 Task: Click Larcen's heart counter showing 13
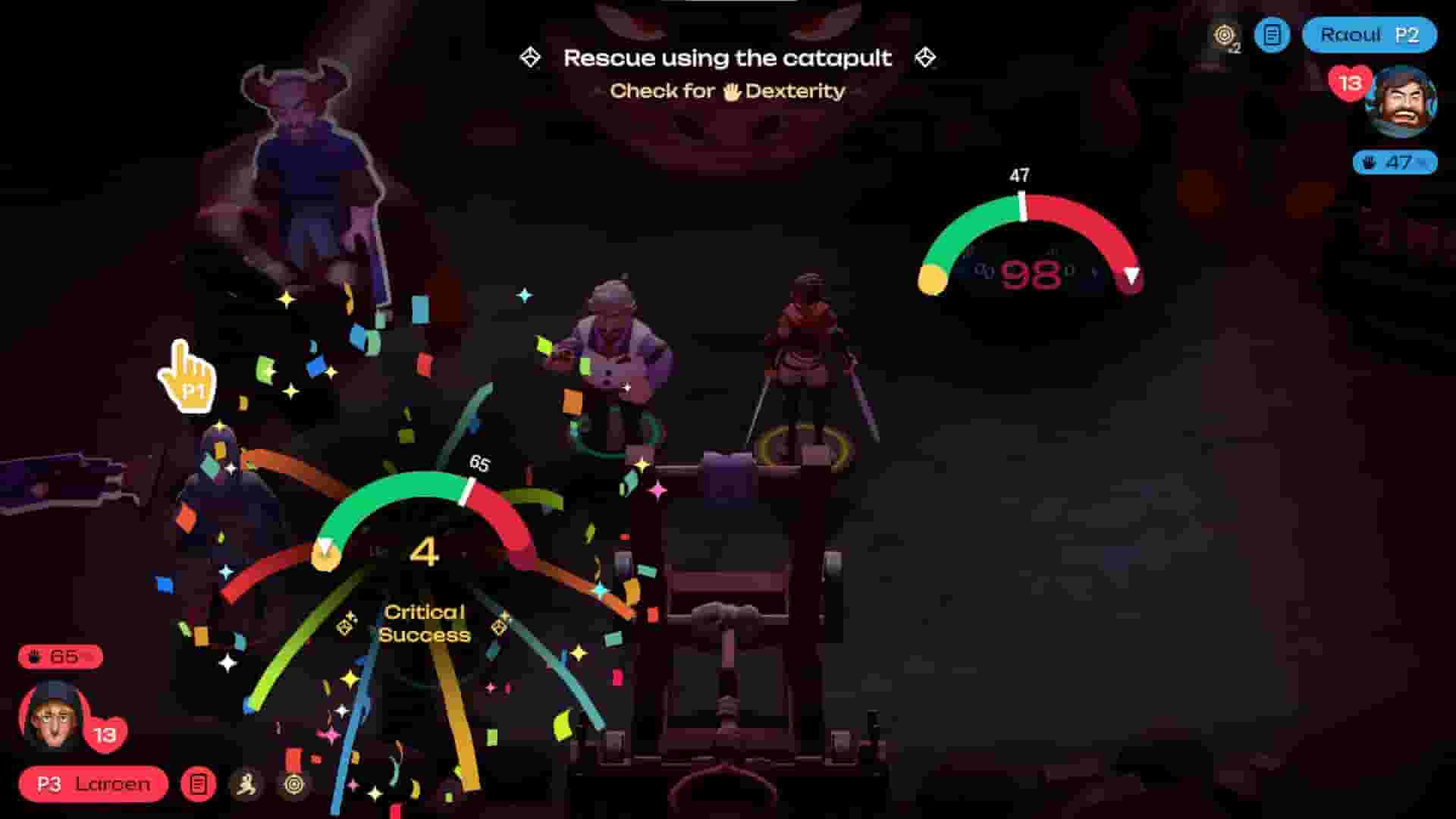pyautogui.click(x=104, y=733)
